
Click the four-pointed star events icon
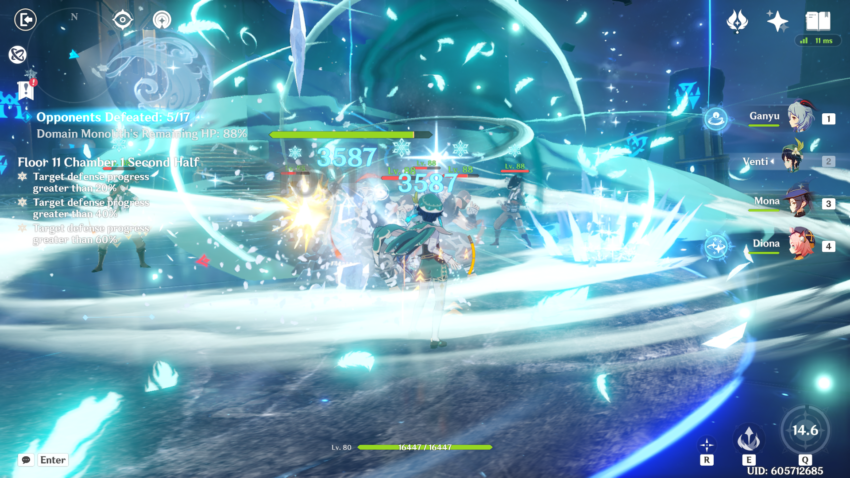click(x=776, y=21)
